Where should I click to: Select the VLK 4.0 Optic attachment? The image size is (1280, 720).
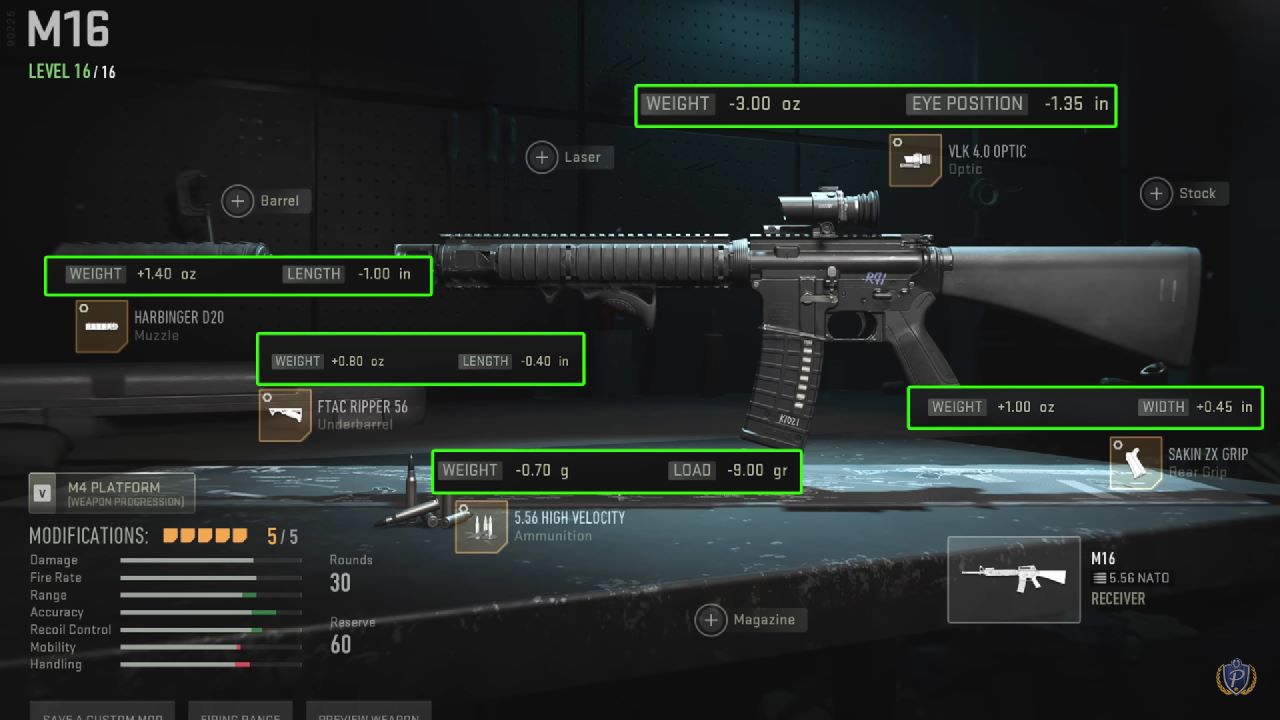pos(915,160)
